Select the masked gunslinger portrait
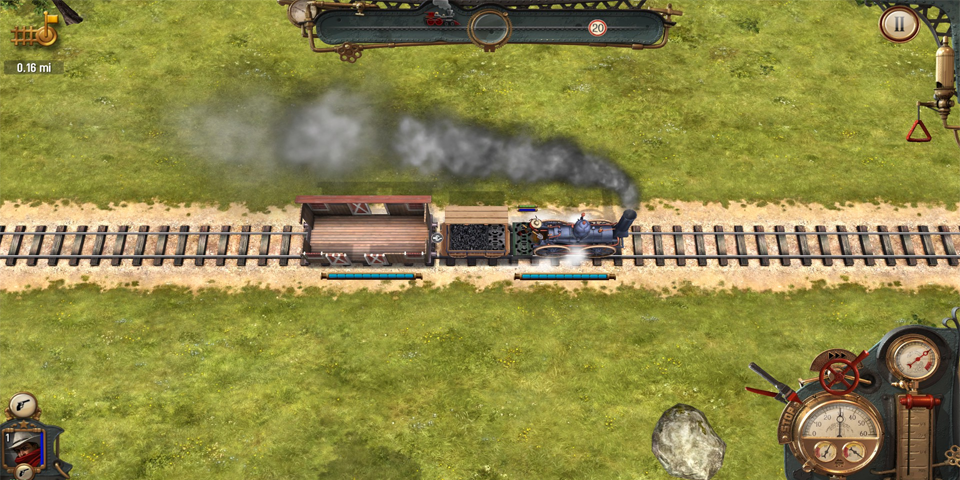 (x=22, y=445)
